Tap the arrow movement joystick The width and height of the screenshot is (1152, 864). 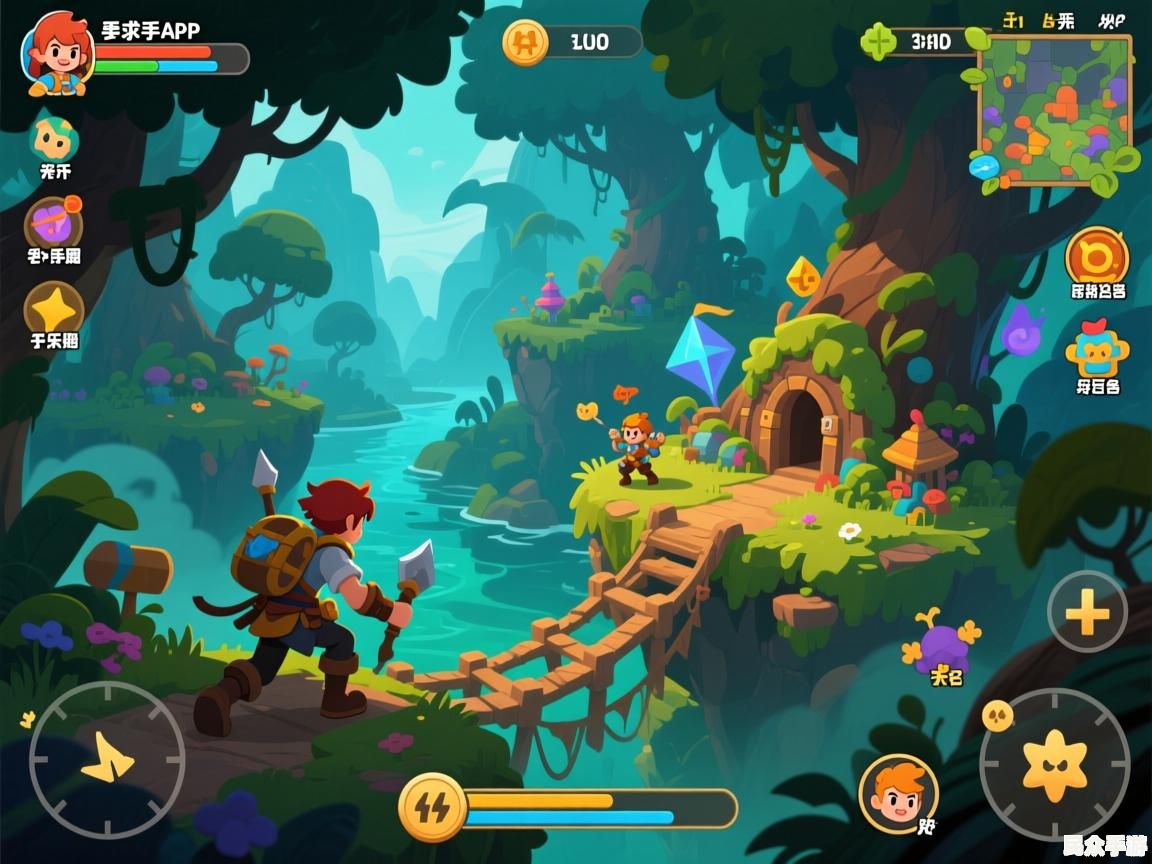[107, 759]
